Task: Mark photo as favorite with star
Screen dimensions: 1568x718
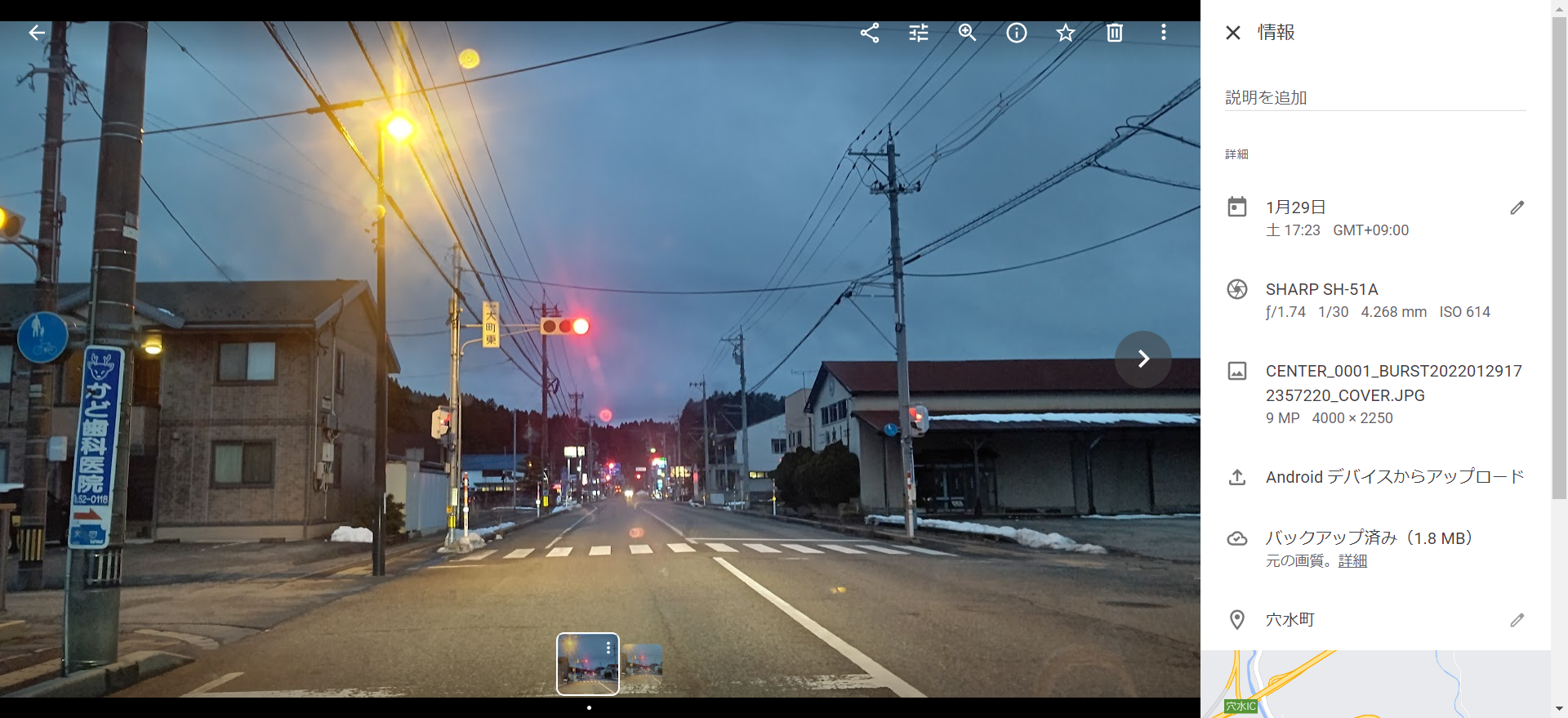Action: [x=1066, y=33]
